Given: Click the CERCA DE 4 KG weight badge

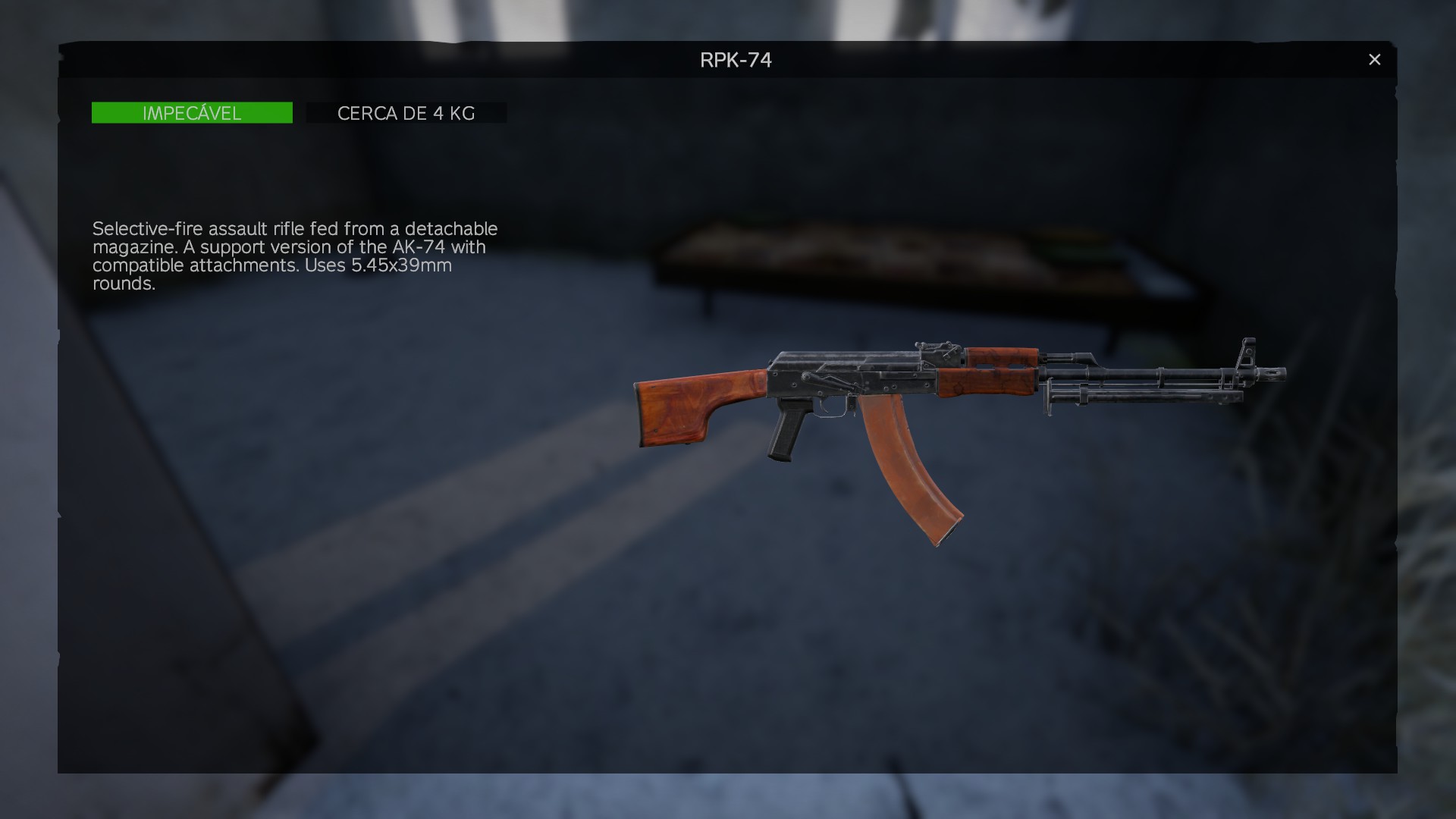Looking at the screenshot, I should click(406, 112).
